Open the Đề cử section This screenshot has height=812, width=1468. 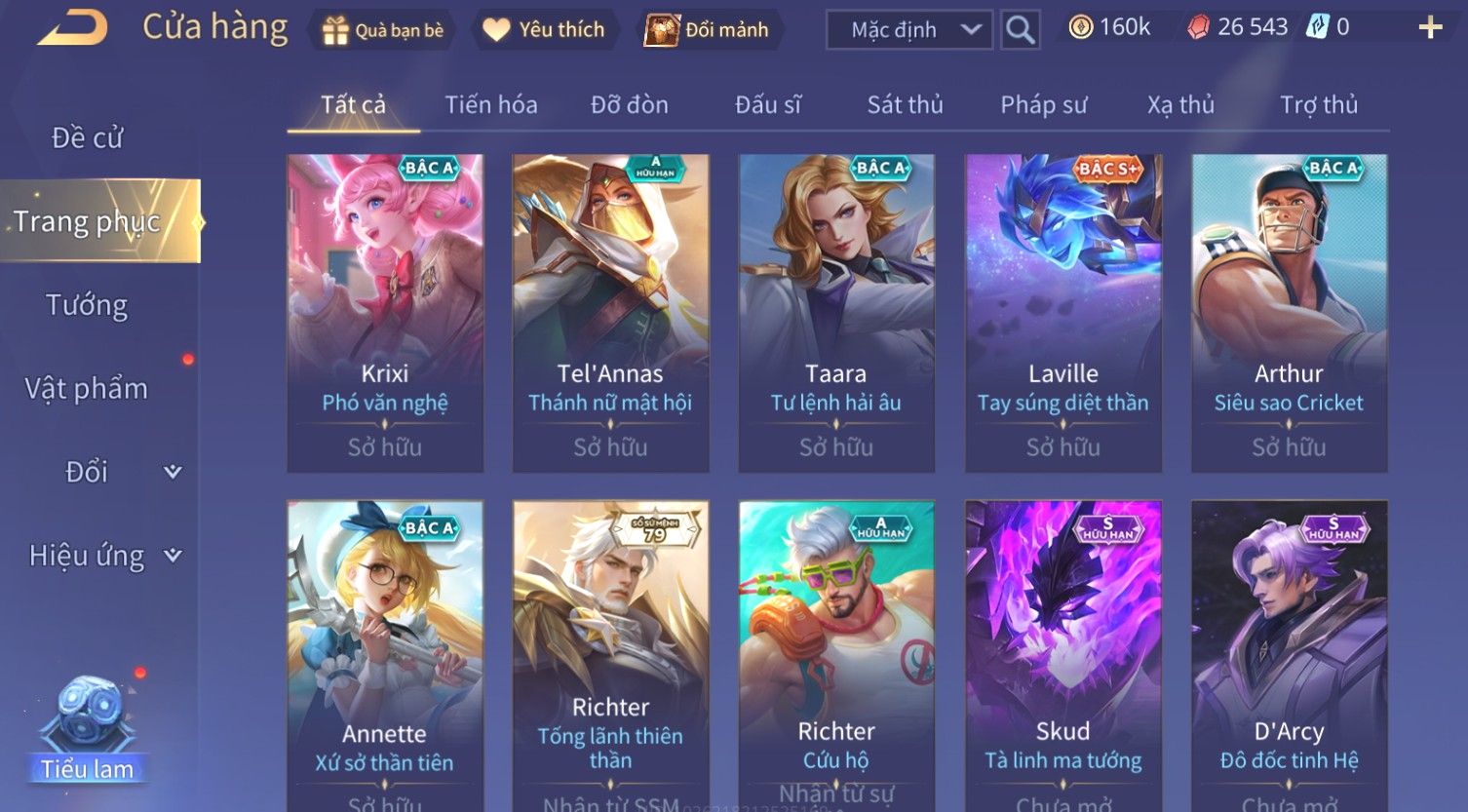click(88, 138)
